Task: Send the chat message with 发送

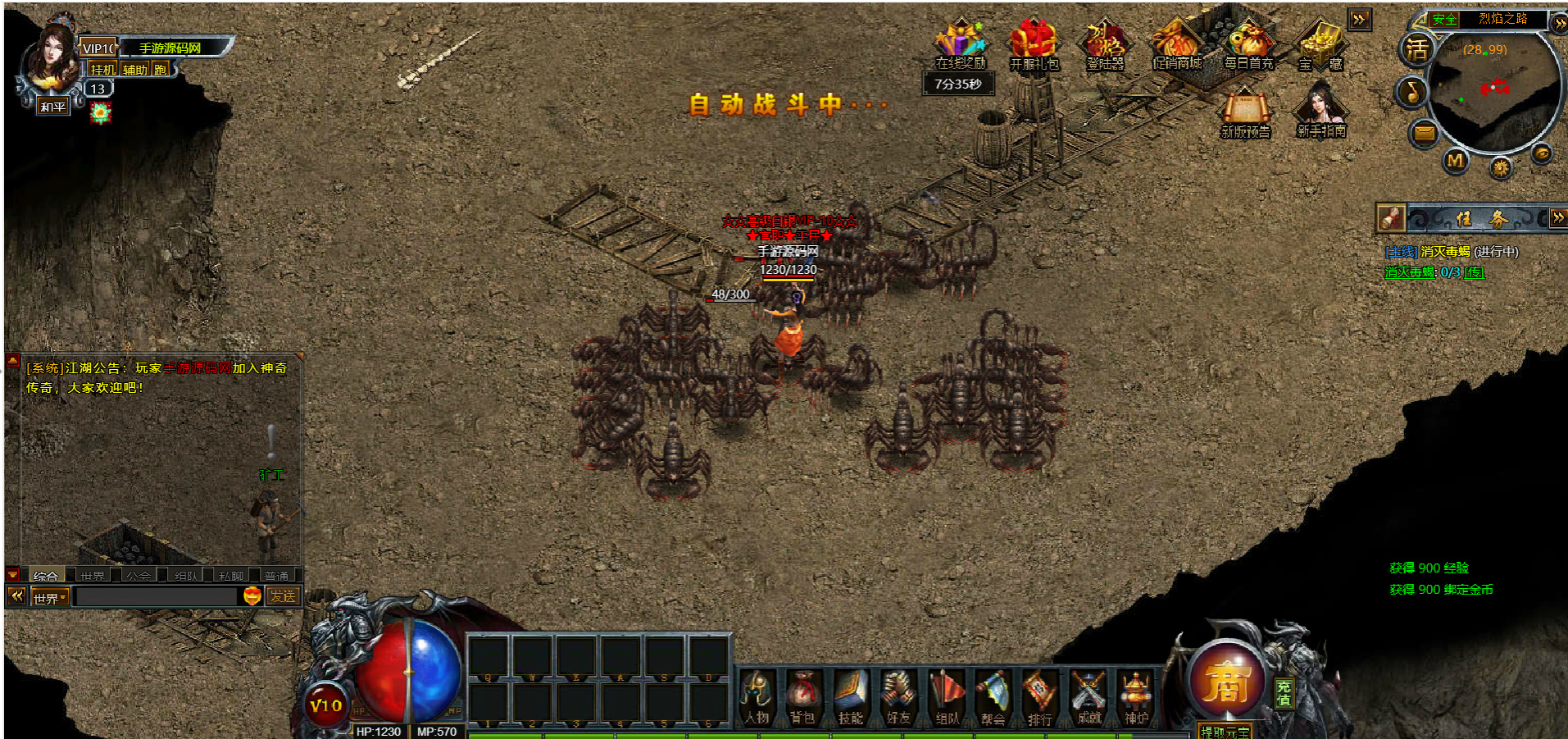Action: [x=283, y=597]
